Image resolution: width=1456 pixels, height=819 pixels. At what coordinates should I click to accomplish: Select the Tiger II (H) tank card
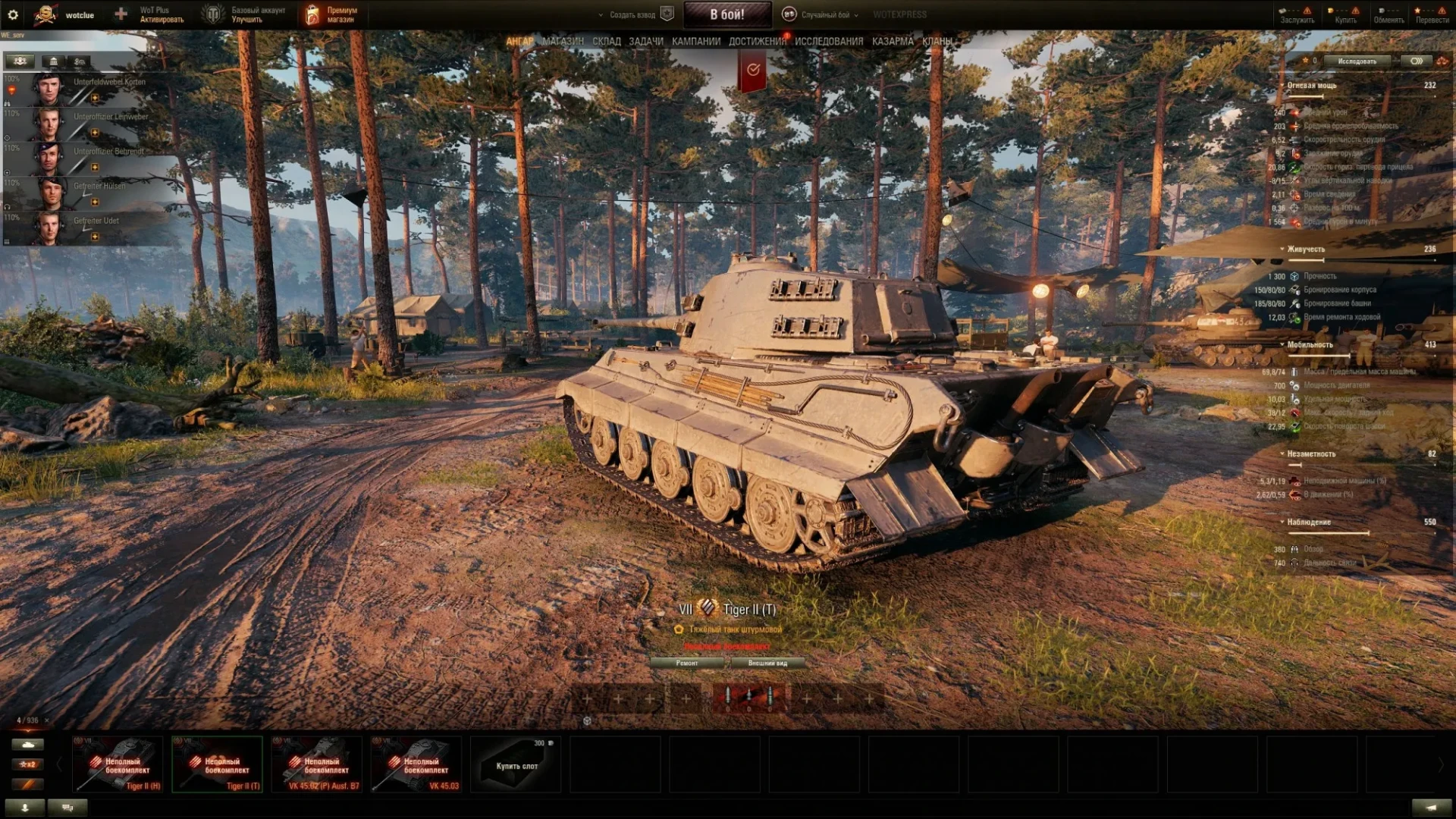(x=118, y=764)
